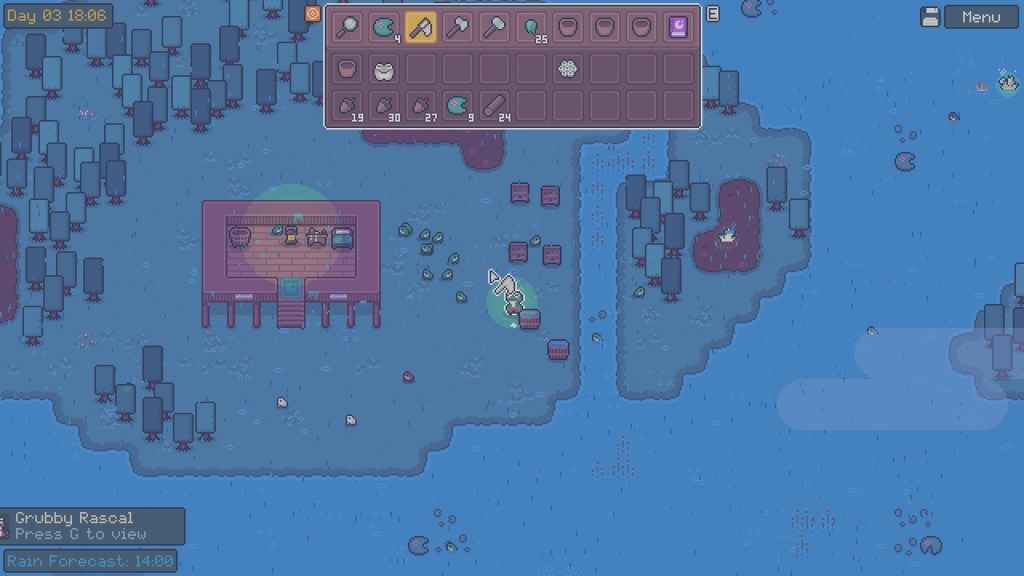The height and width of the screenshot is (576, 1024).
Task: Click the floppy disk save icon
Action: click(930, 17)
